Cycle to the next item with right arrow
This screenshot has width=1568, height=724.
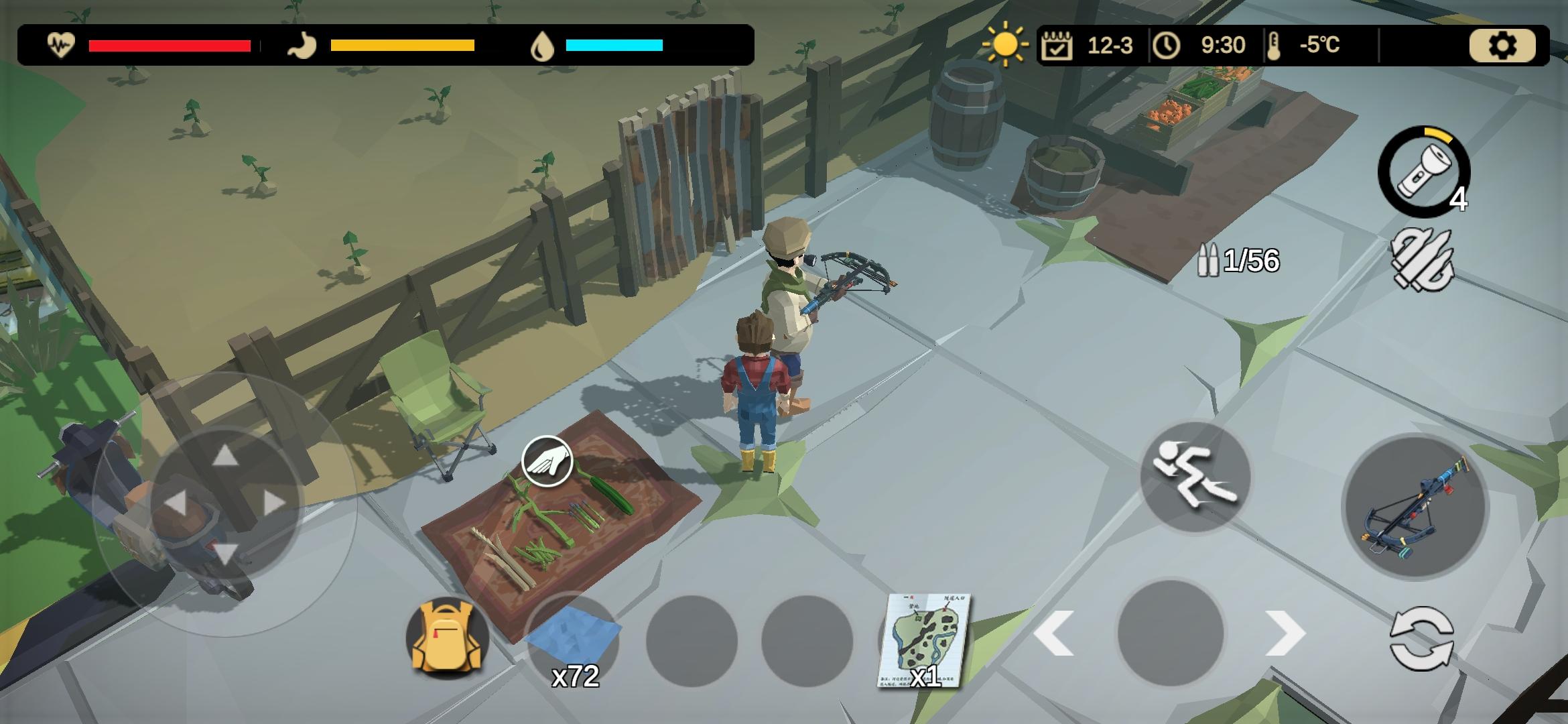click(x=1285, y=633)
